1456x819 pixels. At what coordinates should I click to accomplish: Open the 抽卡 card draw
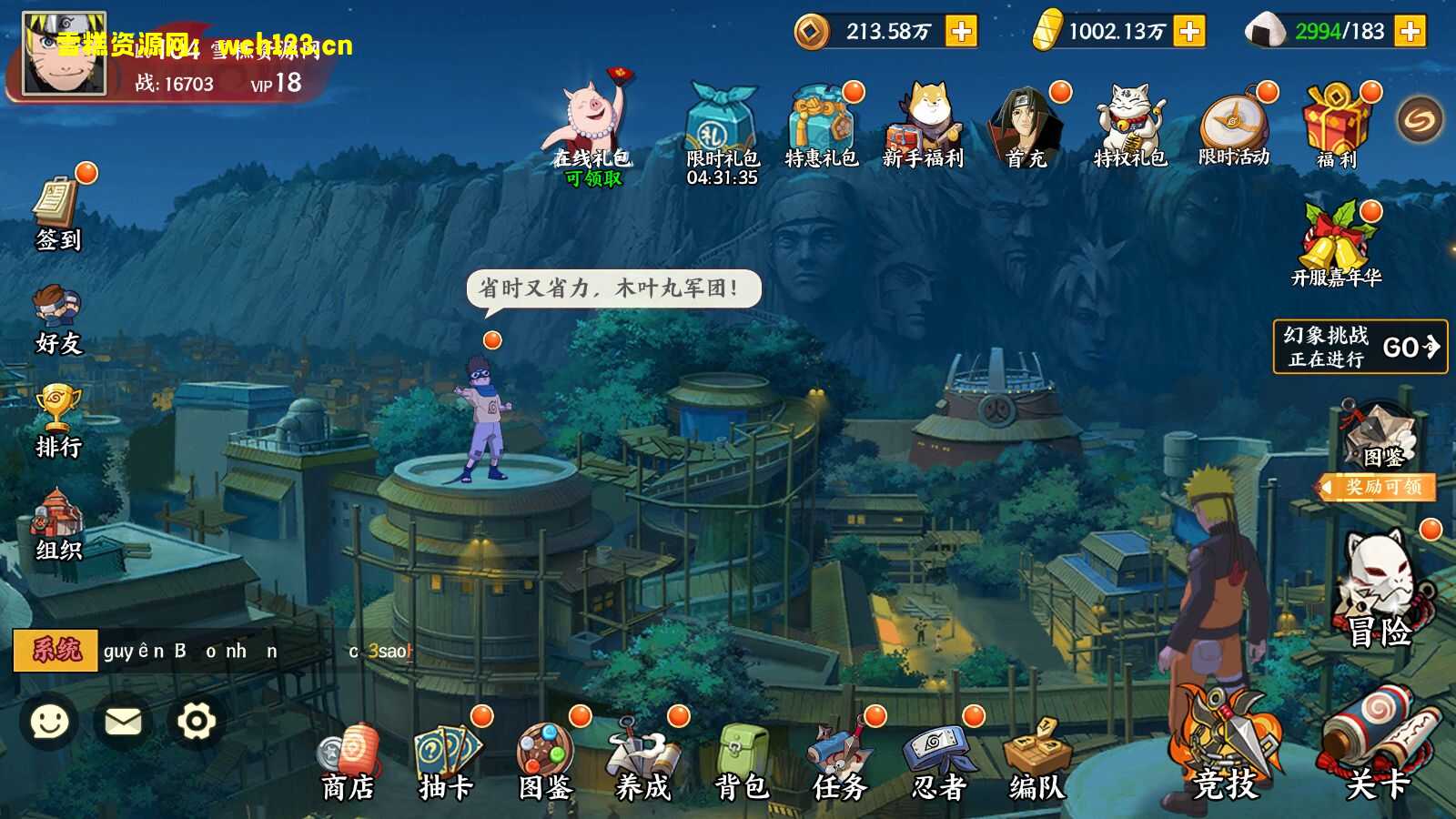[x=446, y=763]
